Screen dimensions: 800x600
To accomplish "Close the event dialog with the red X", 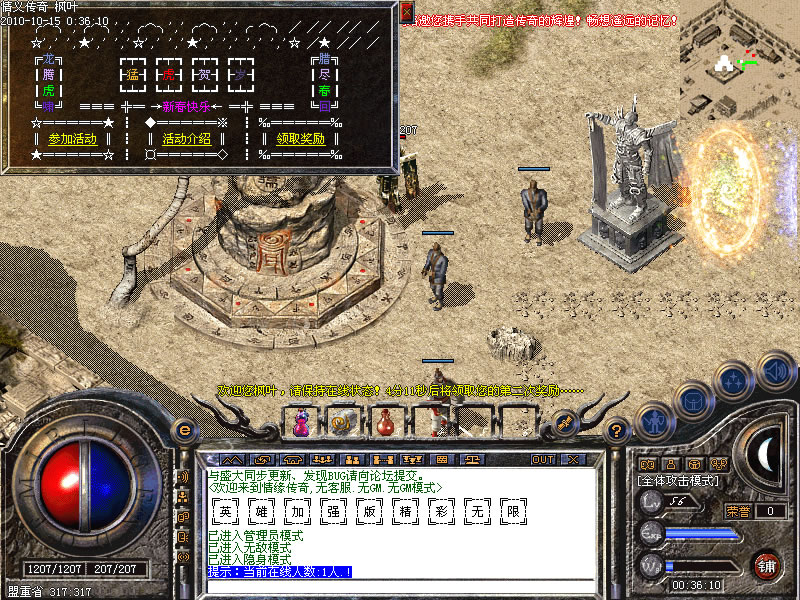I will (406, 12).
